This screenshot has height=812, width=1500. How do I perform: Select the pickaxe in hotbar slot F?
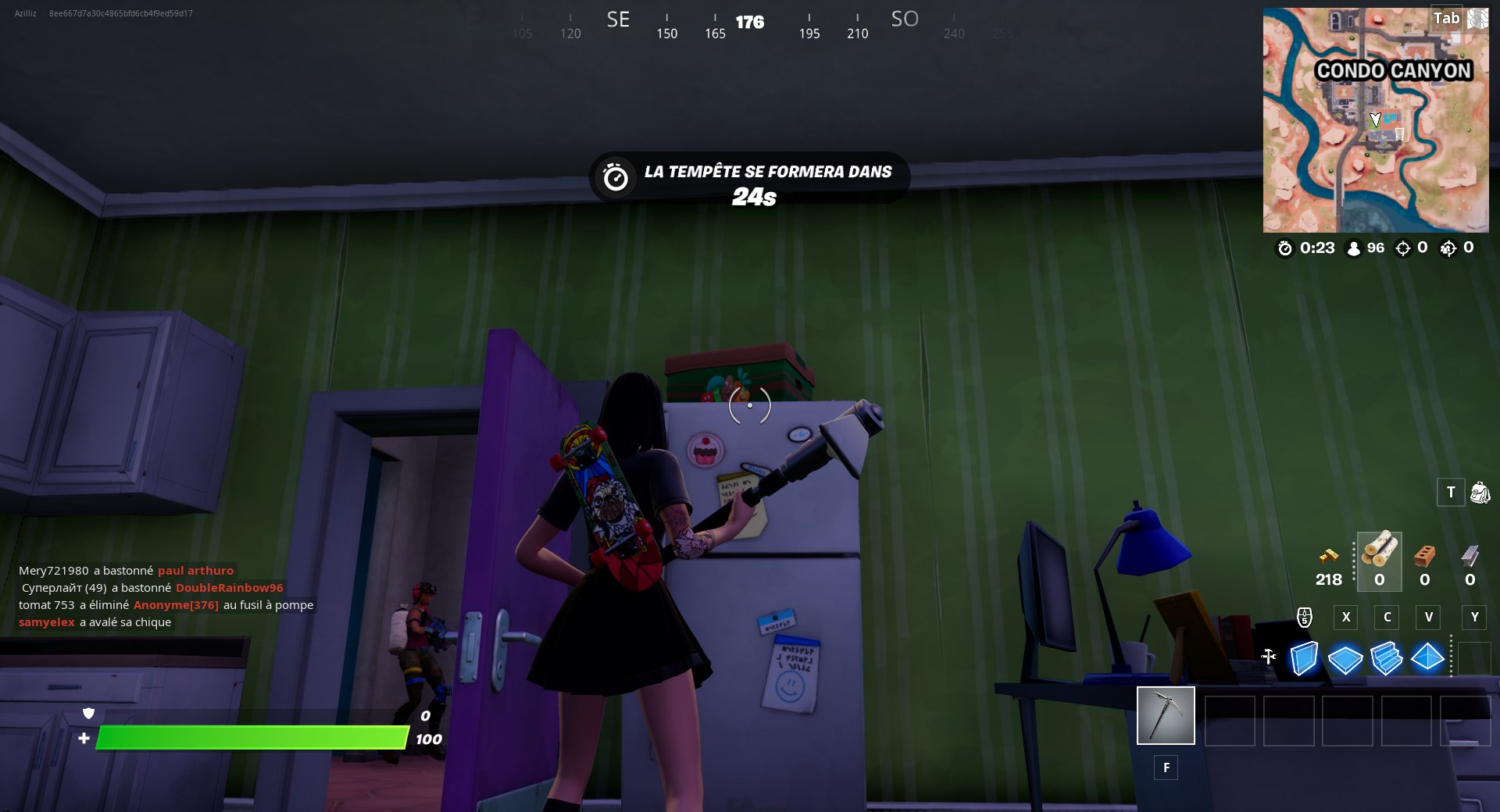[x=1166, y=714]
